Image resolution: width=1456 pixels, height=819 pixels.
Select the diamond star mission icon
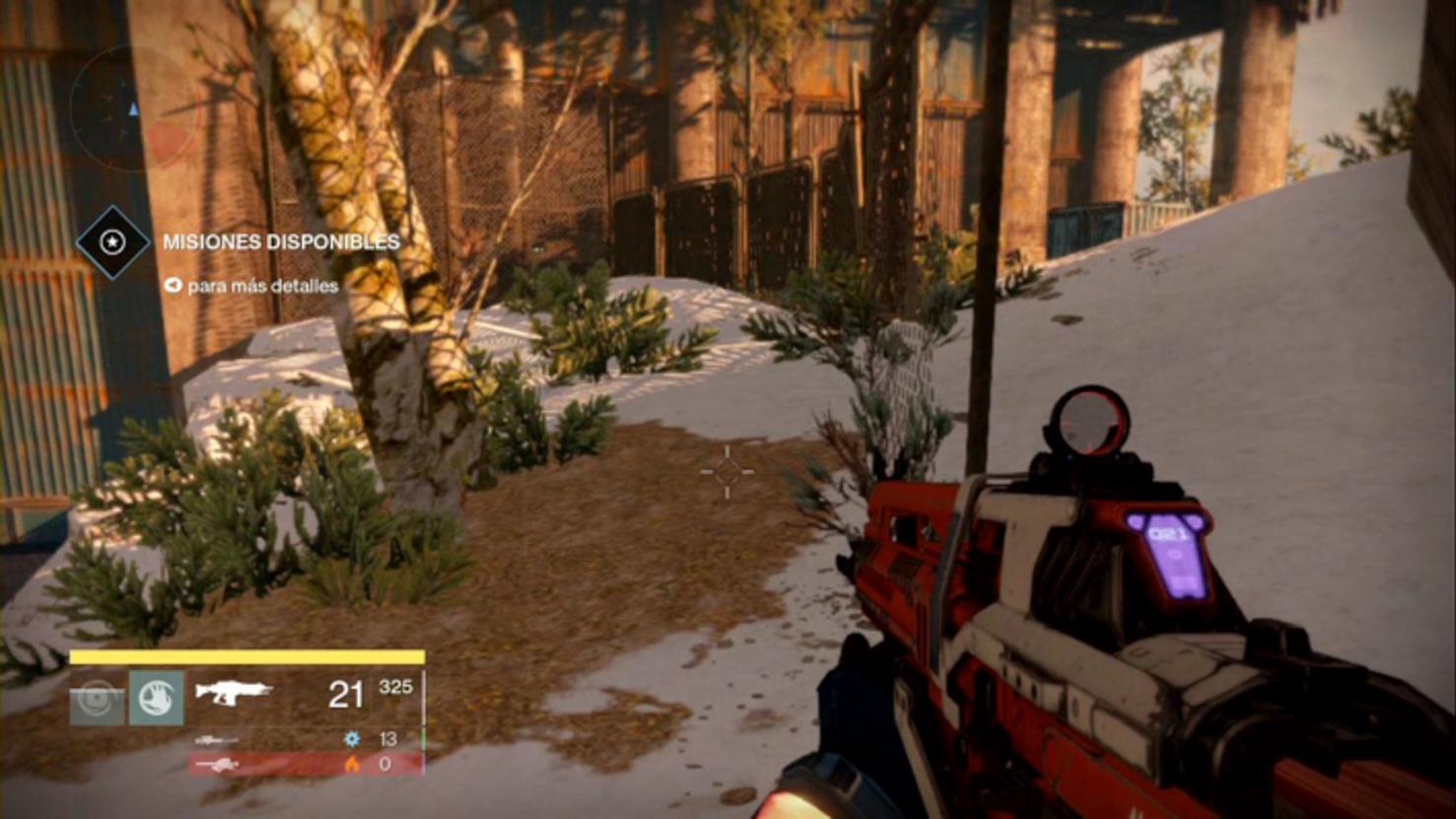coord(112,241)
